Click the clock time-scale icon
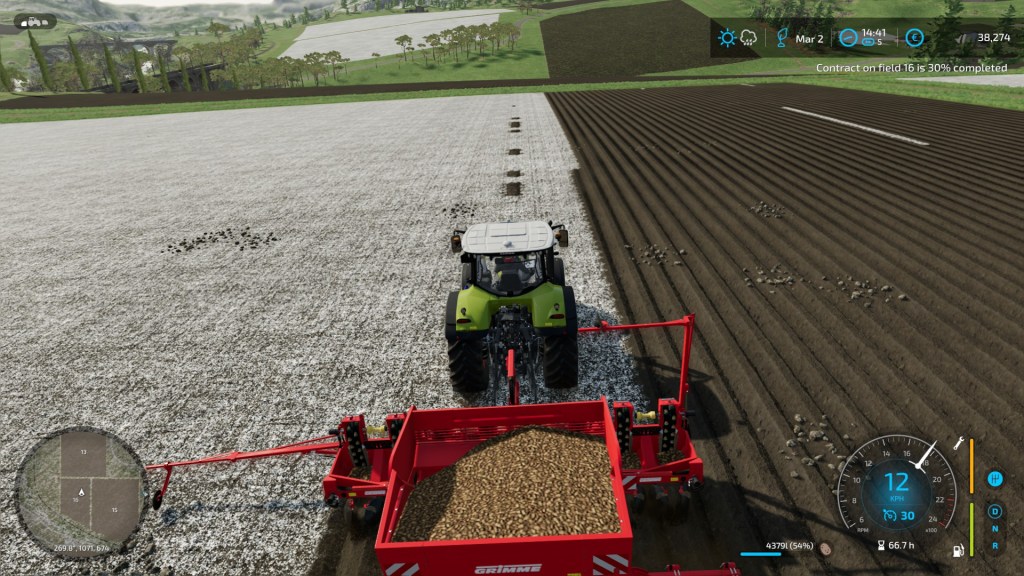The width and height of the screenshot is (1024, 576). pos(848,38)
